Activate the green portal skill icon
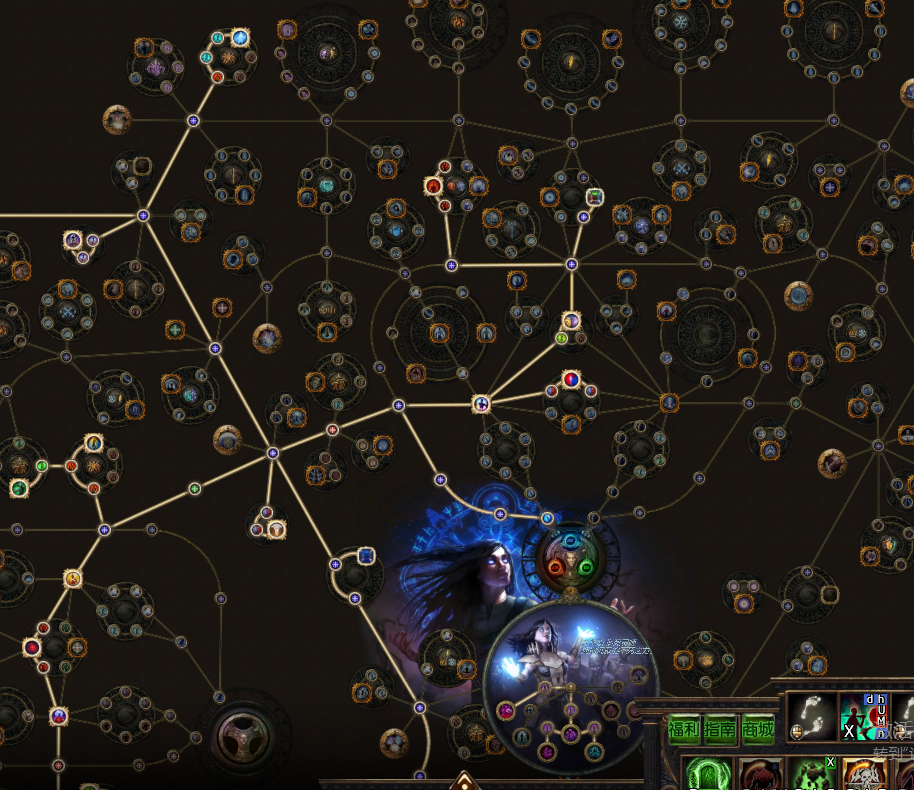The width and height of the screenshot is (914, 790). [x=708, y=774]
